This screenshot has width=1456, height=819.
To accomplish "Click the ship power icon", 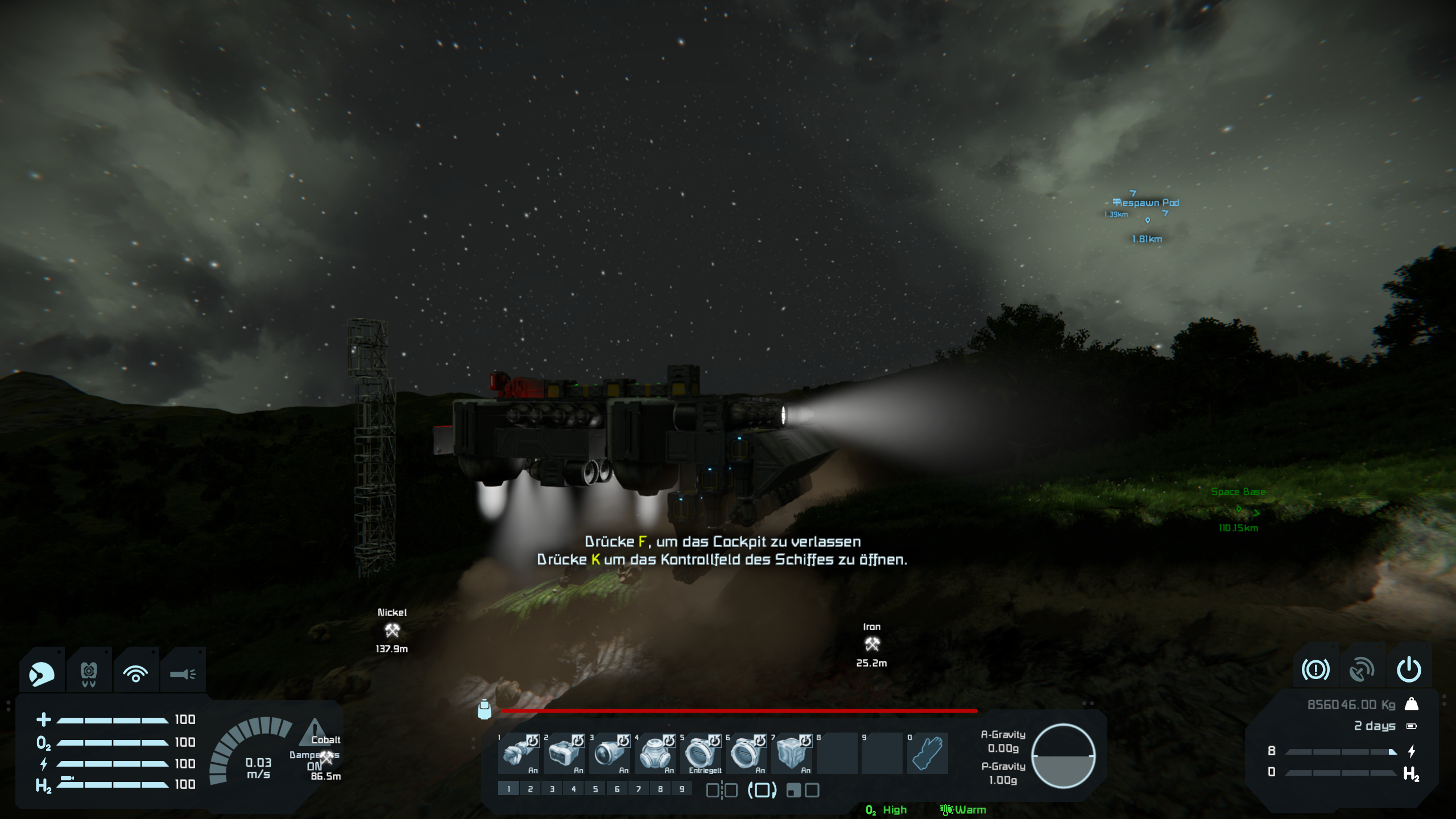I will [1409, 670].
